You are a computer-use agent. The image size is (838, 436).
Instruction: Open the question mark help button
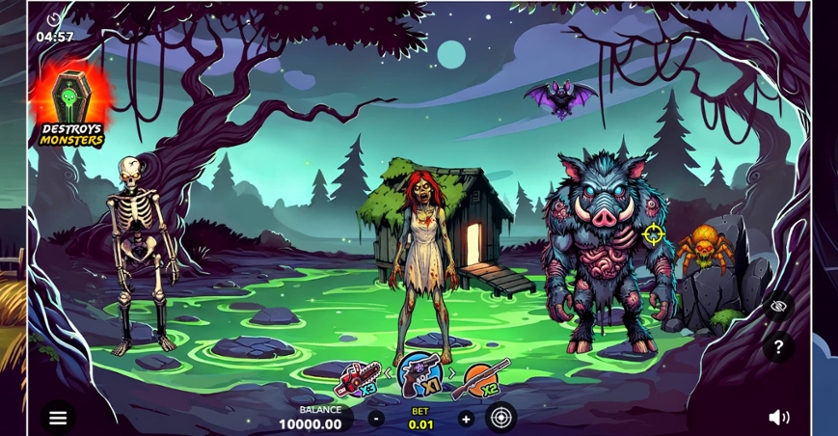pyautogui.click(x=778, y=347)
